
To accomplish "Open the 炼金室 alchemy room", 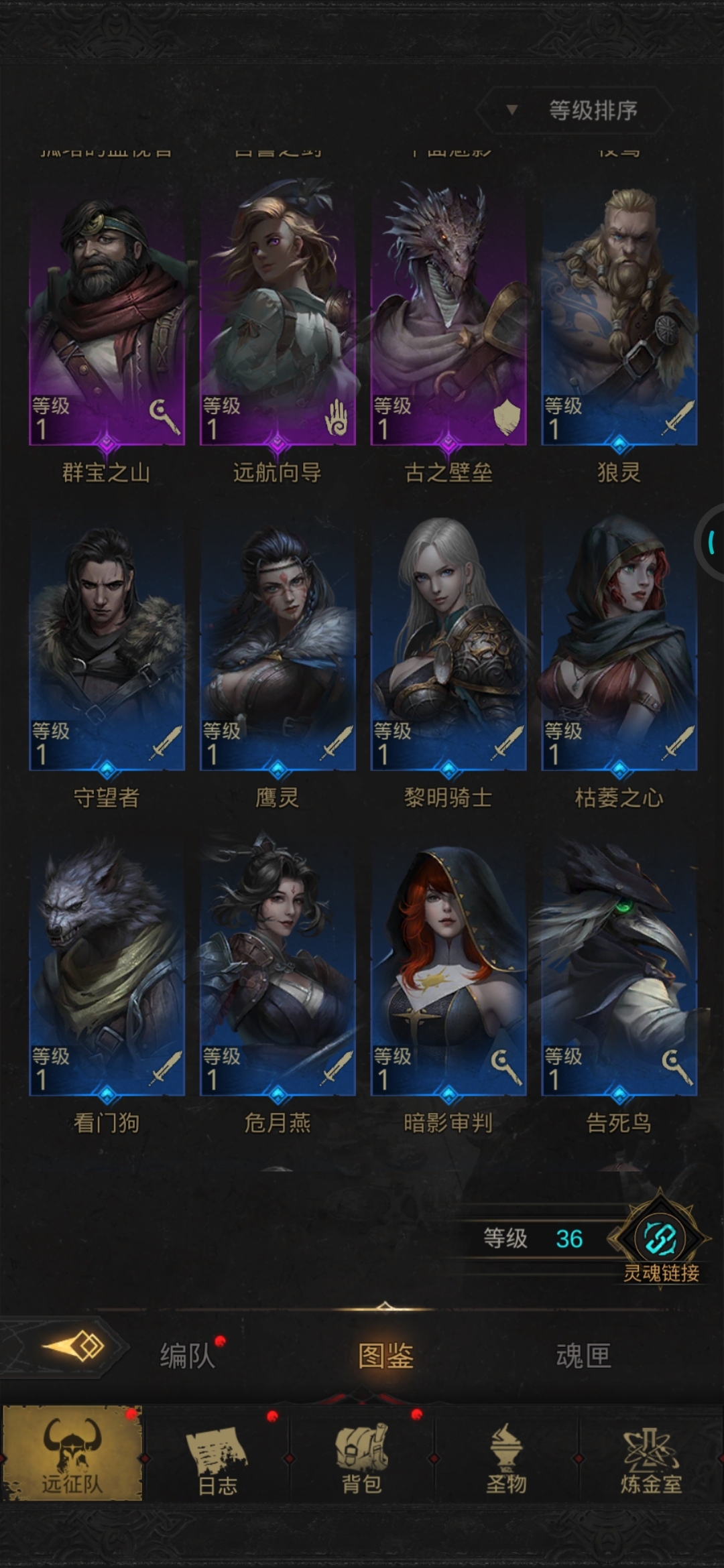I will (650, 1455).
